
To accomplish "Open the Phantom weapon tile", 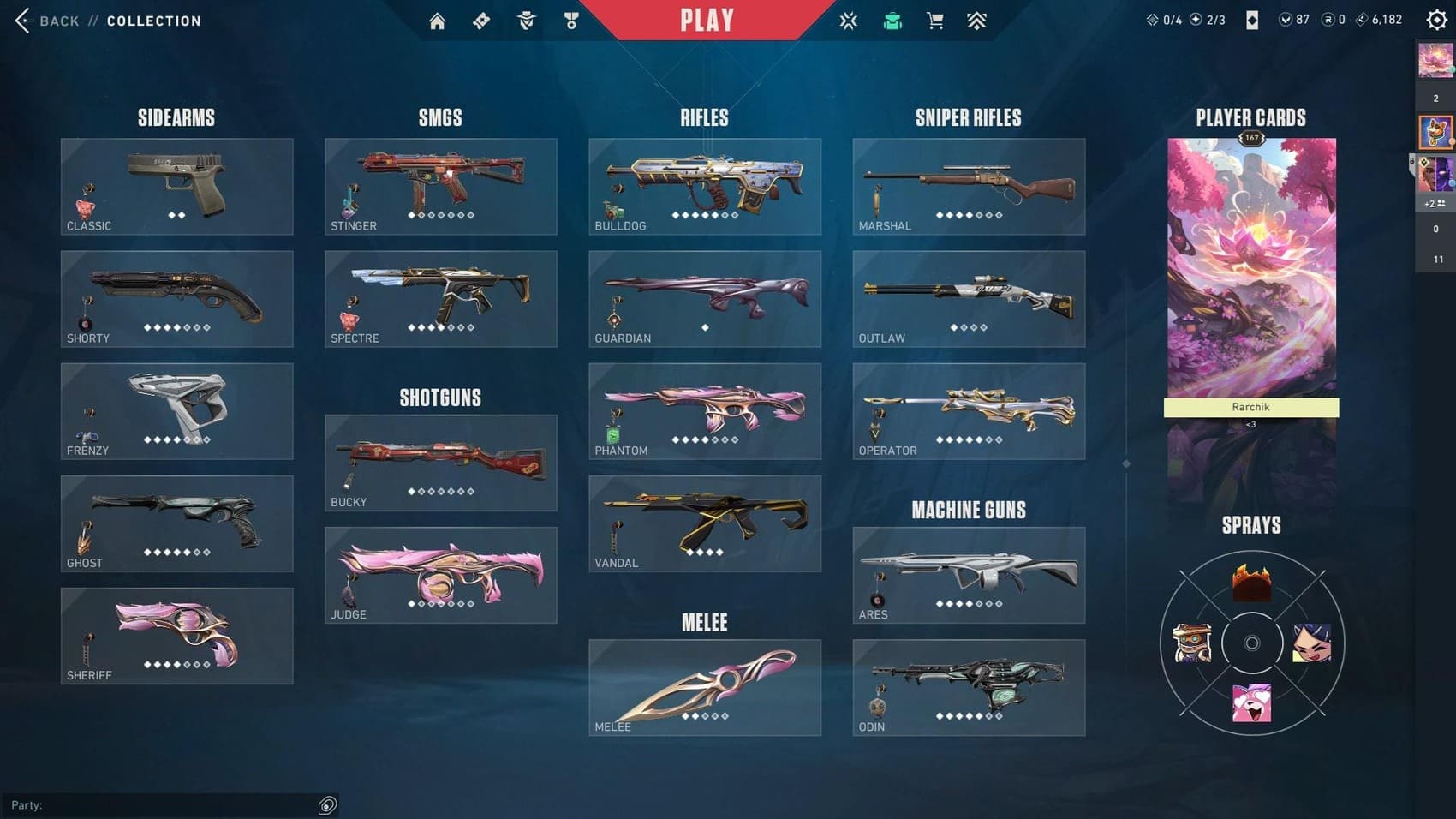I will coord(704,411).
